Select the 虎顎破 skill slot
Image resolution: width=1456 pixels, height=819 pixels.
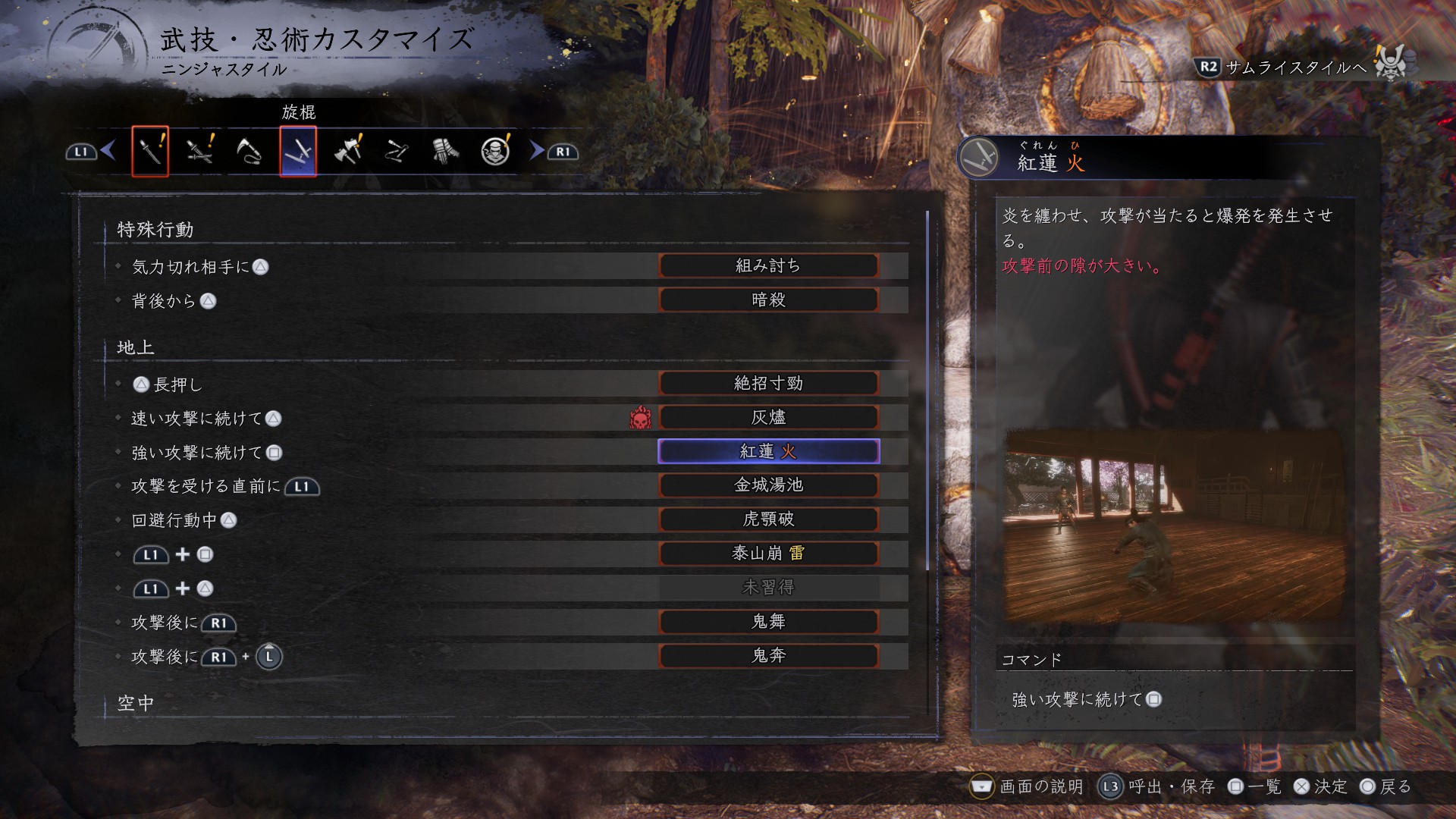pos(768,519)
